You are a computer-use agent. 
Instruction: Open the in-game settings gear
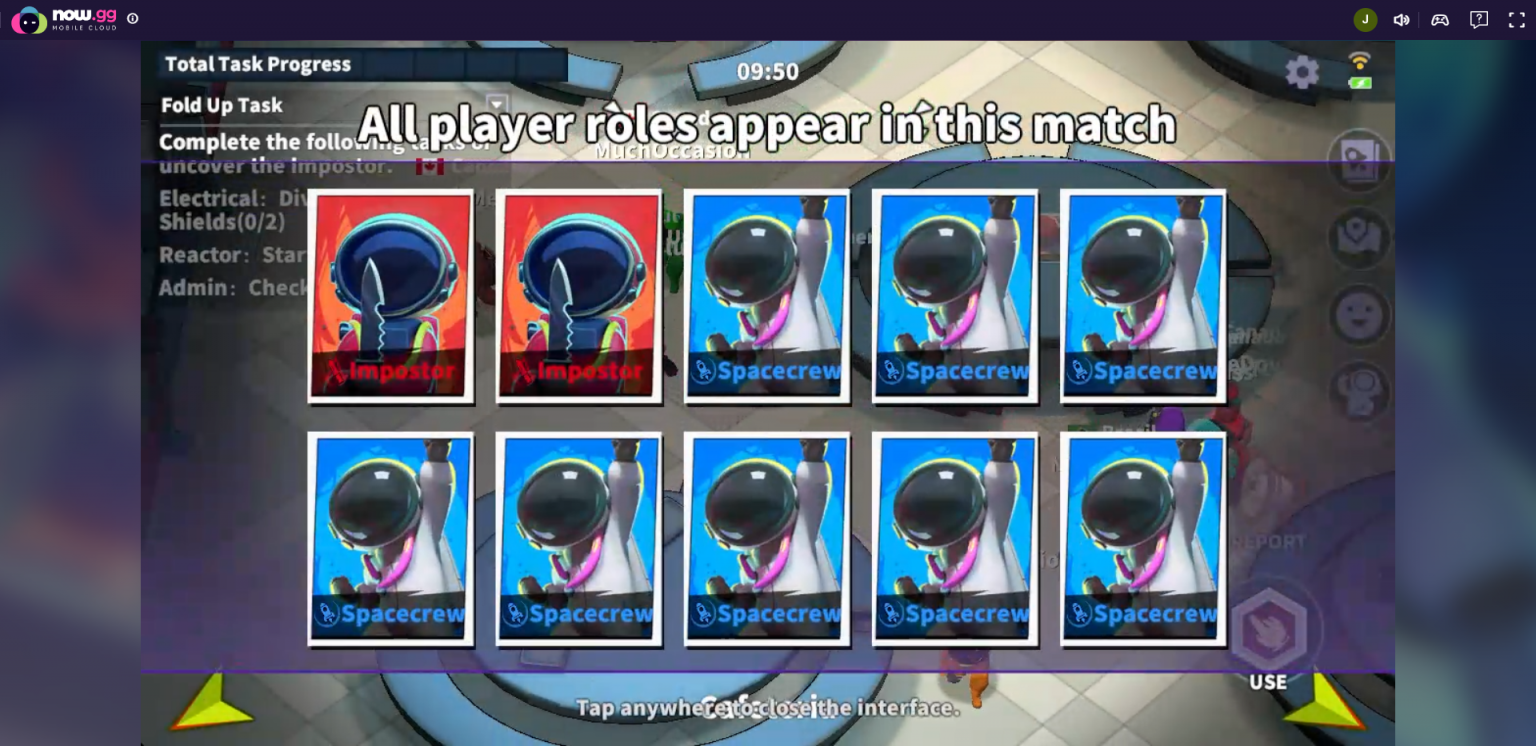[x=1301, y=72]
